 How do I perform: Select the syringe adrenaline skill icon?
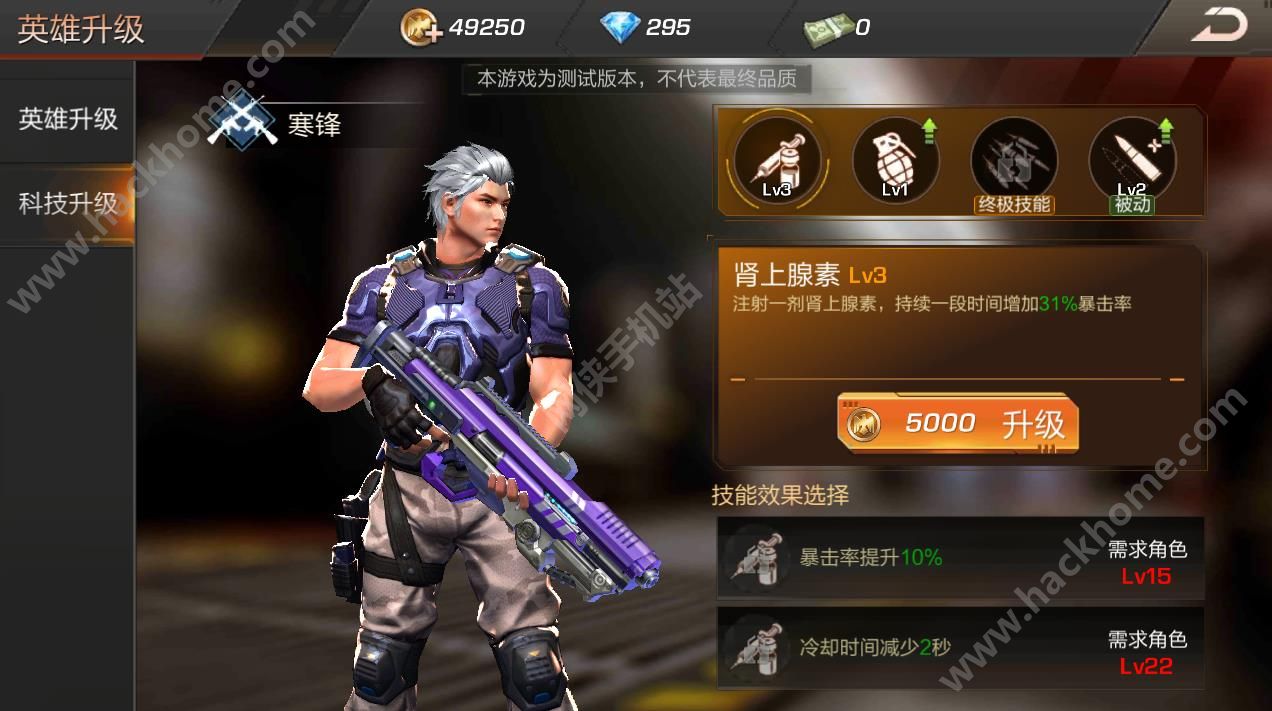tap(777, 160)
